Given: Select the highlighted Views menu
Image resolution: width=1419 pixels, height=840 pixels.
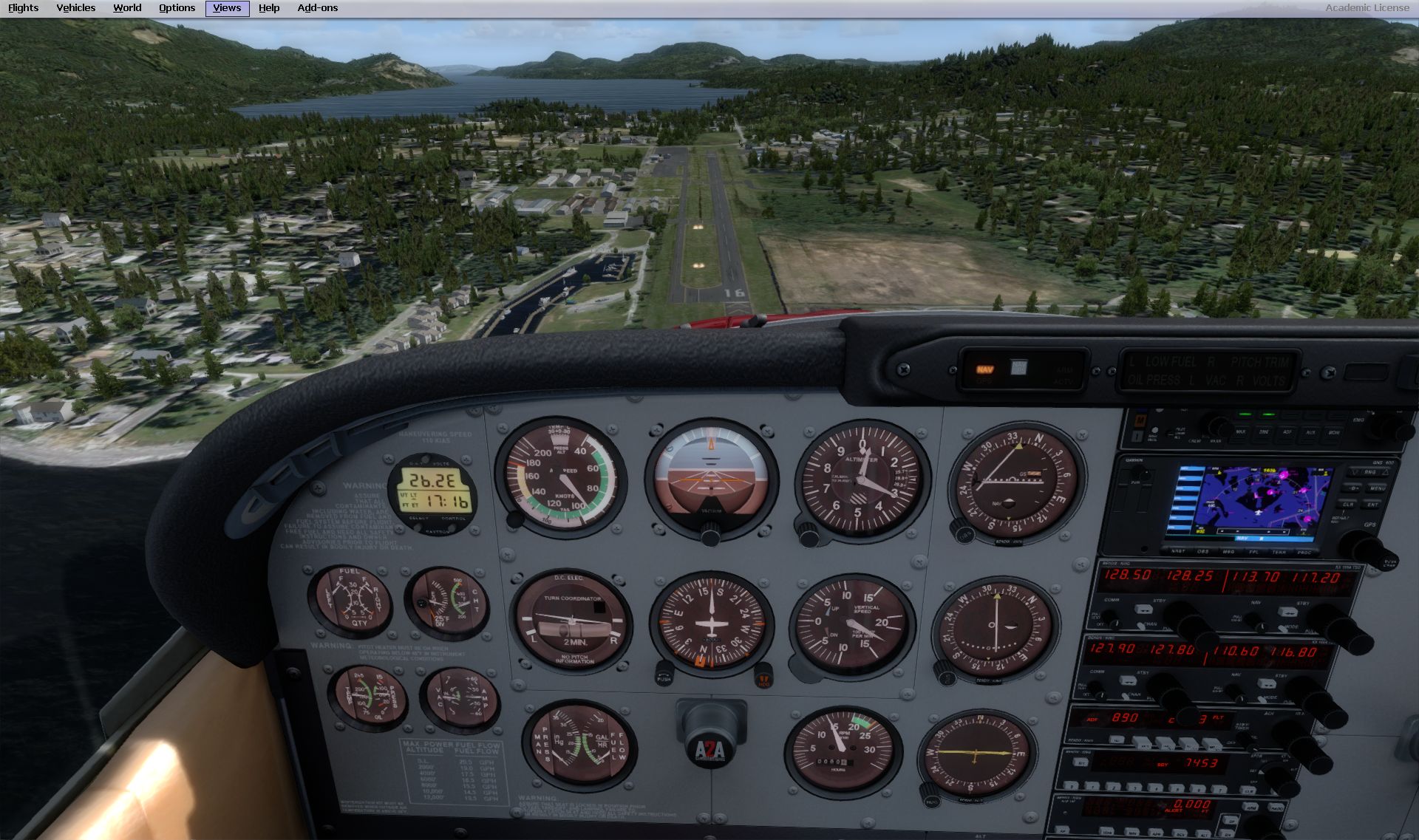Looking at the screenshot, I should pyautogui.click(x=227, y=8).
